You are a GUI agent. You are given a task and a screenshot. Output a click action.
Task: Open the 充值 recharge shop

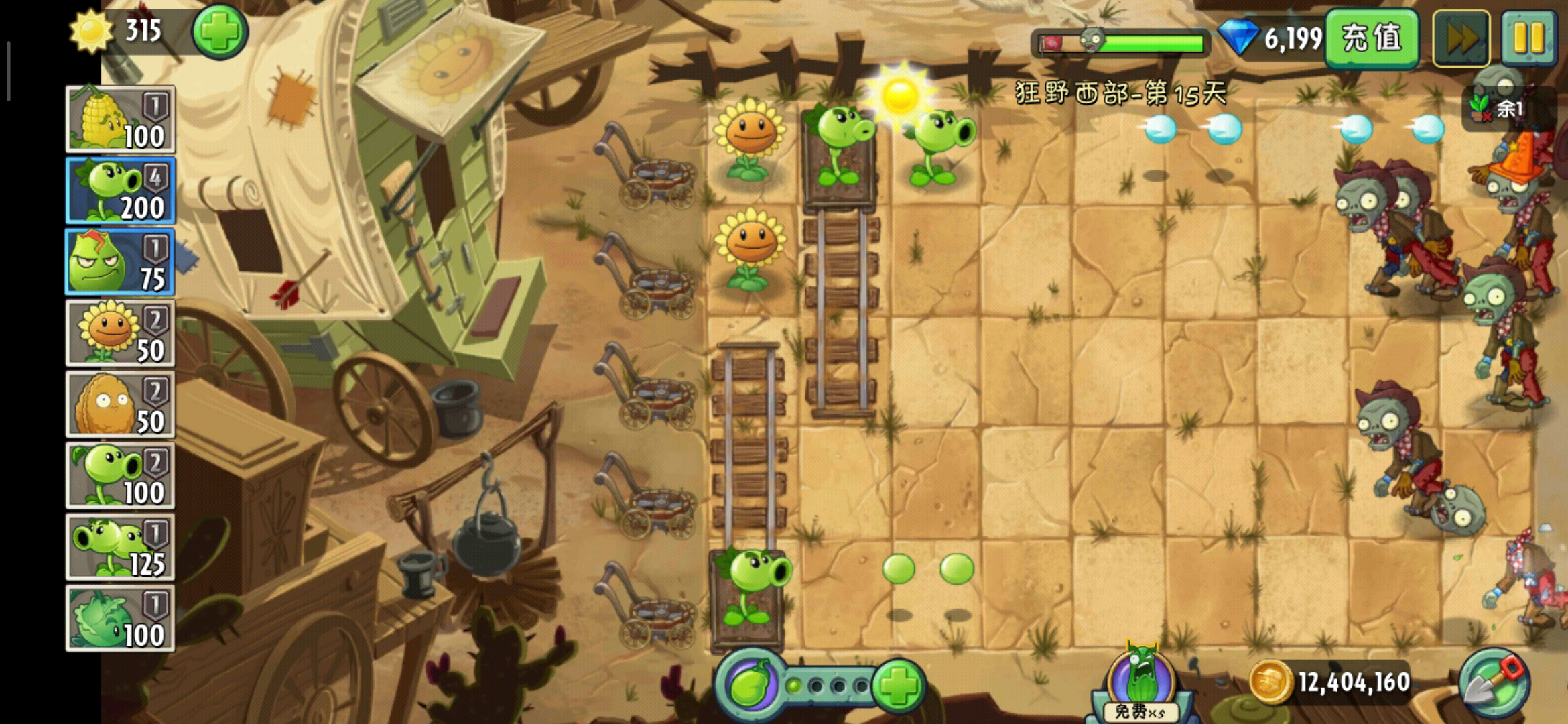pos(1372,38)
